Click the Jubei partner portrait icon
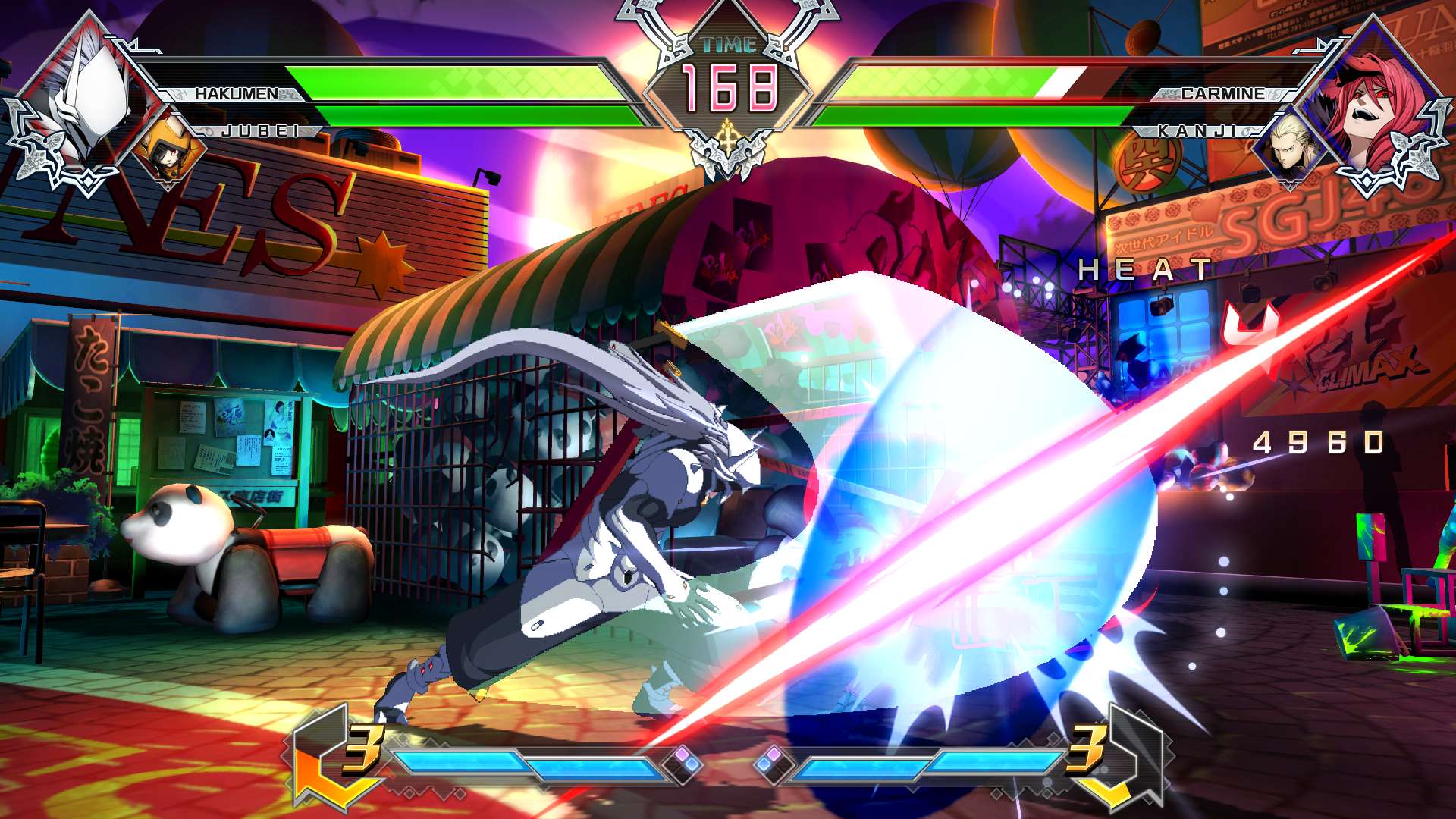 (168, 146)
